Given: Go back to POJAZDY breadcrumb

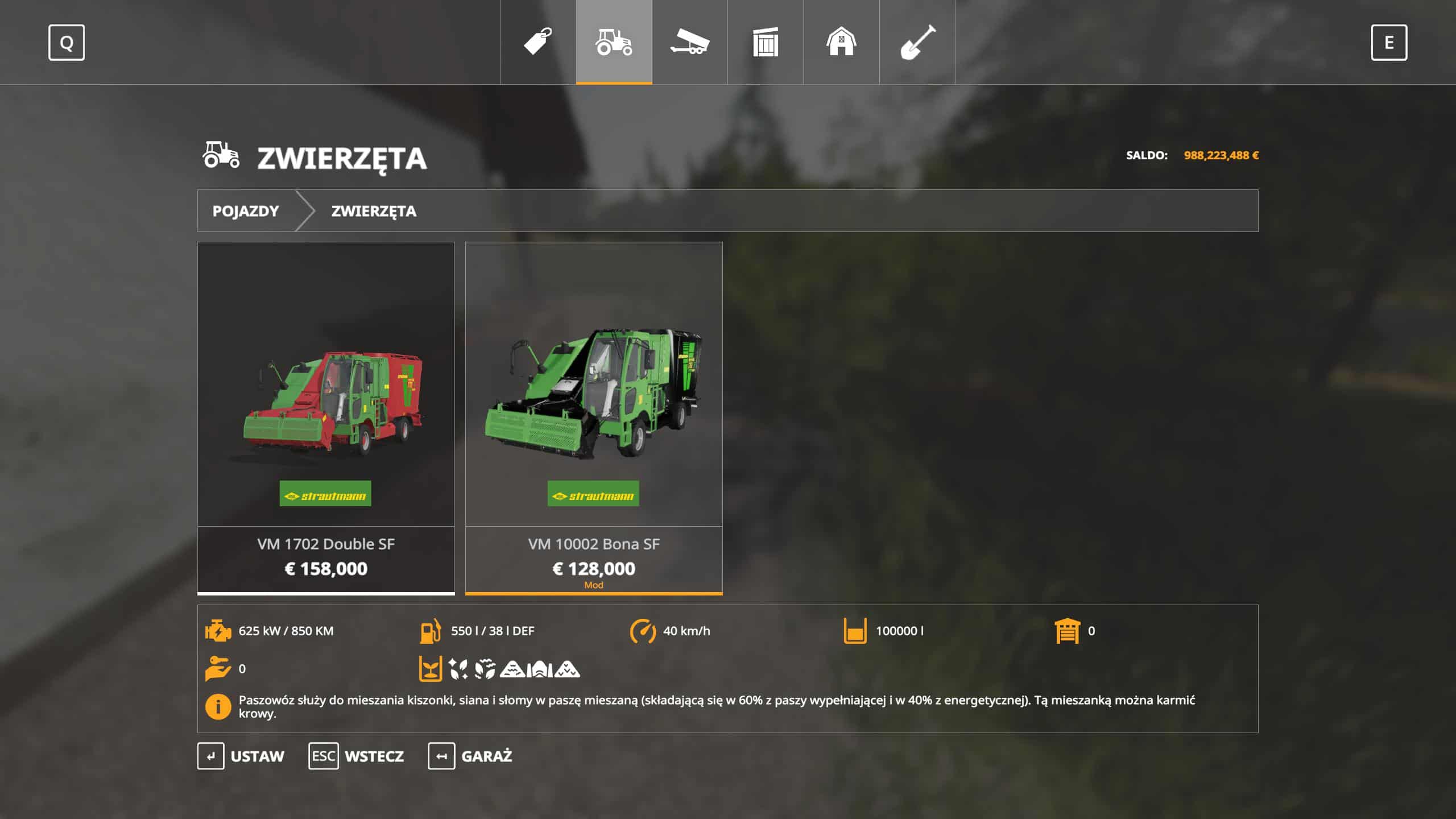Looking at the screenshot, I should click(x=246, y=211).
